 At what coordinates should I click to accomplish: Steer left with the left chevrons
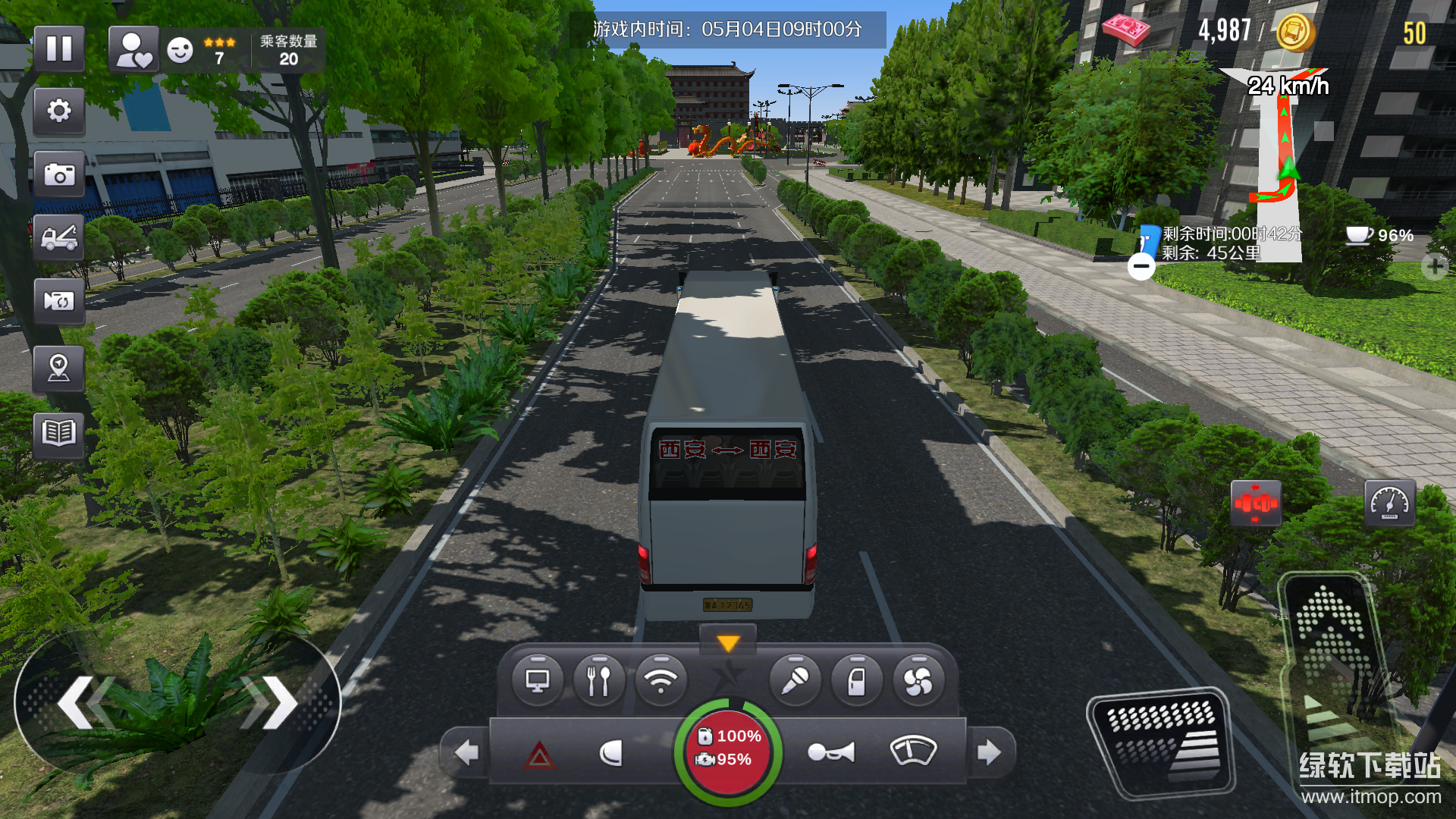(85, 702)
